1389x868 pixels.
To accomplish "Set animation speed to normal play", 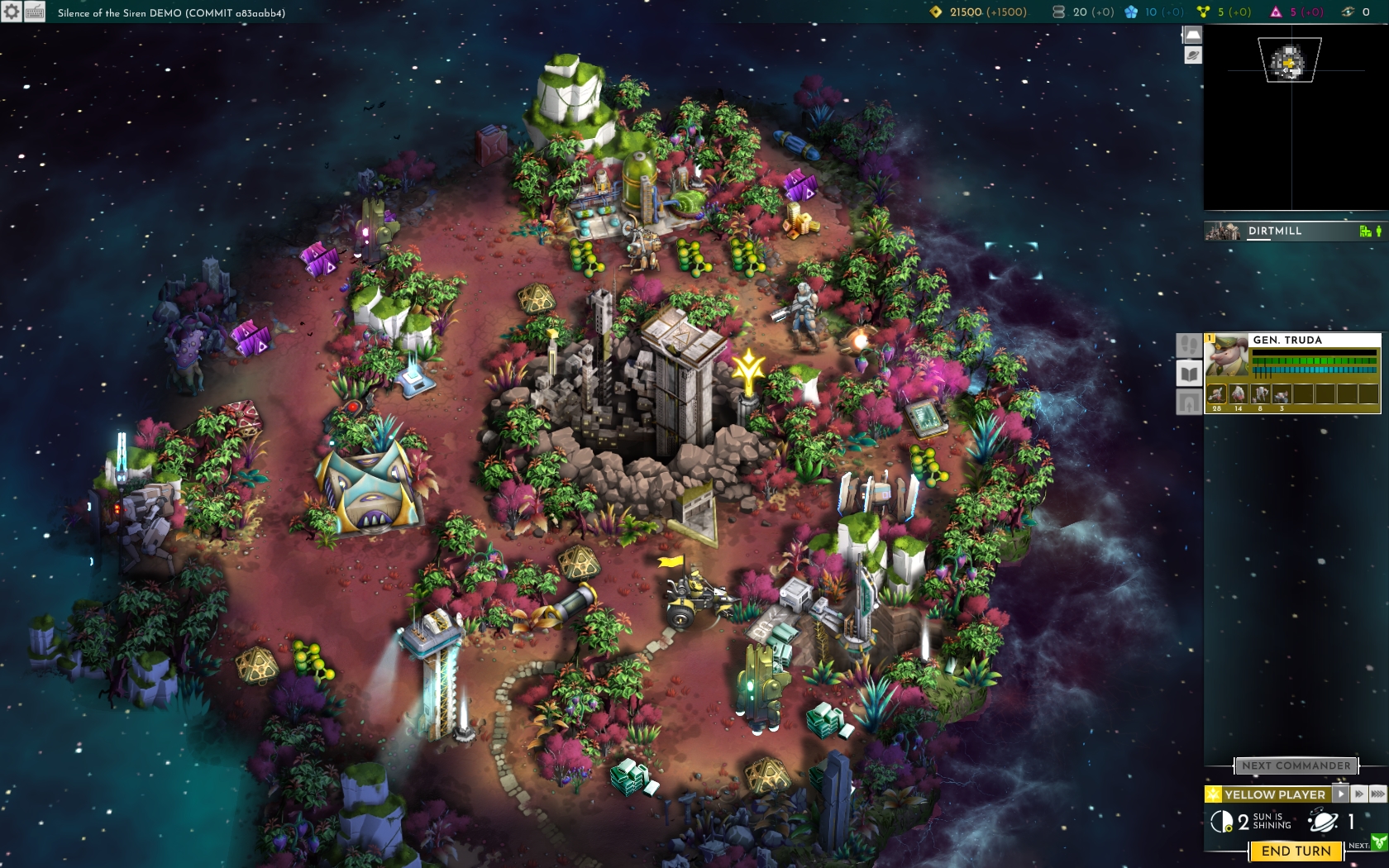I will click(1340, 794).
